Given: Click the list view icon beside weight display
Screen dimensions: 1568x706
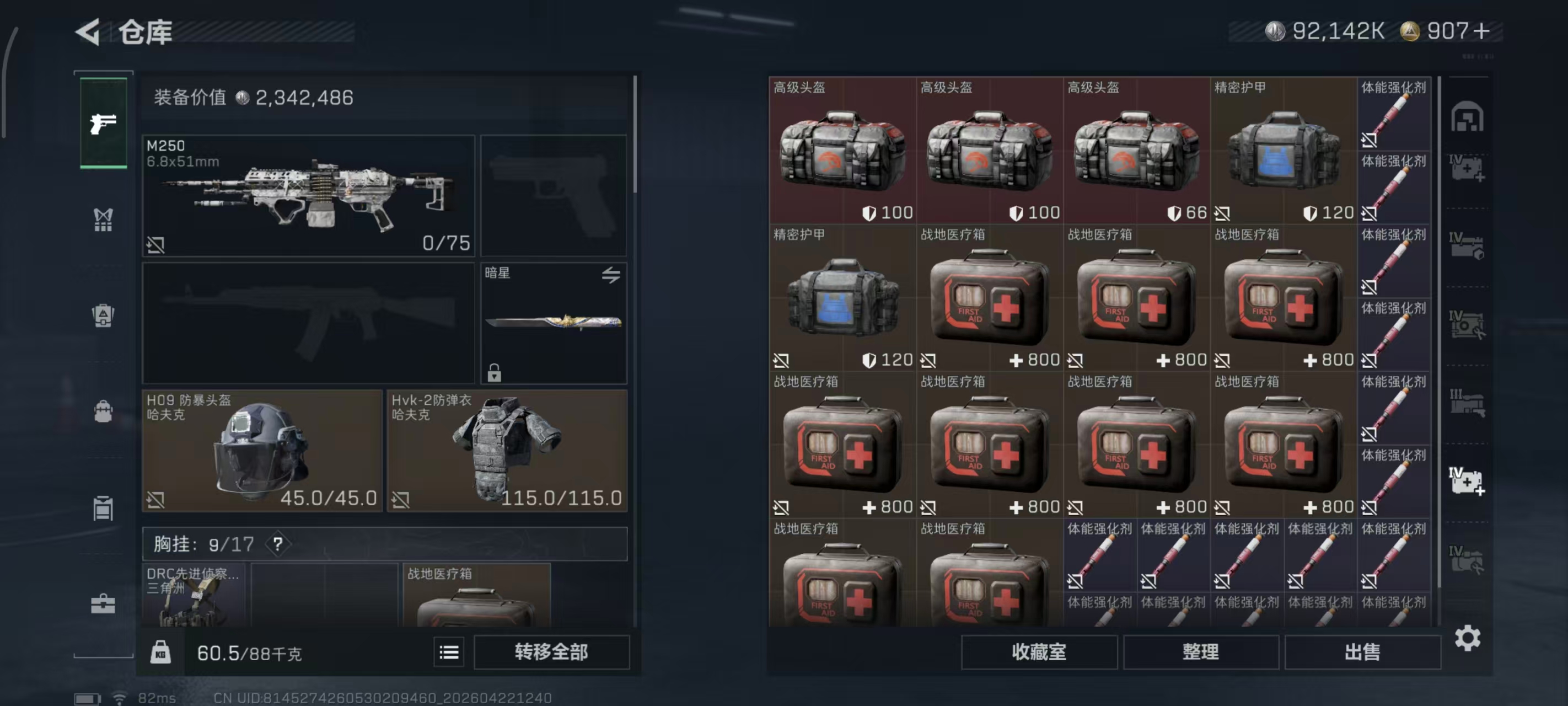Looking at the screenshot, I should tap(449, 652).
